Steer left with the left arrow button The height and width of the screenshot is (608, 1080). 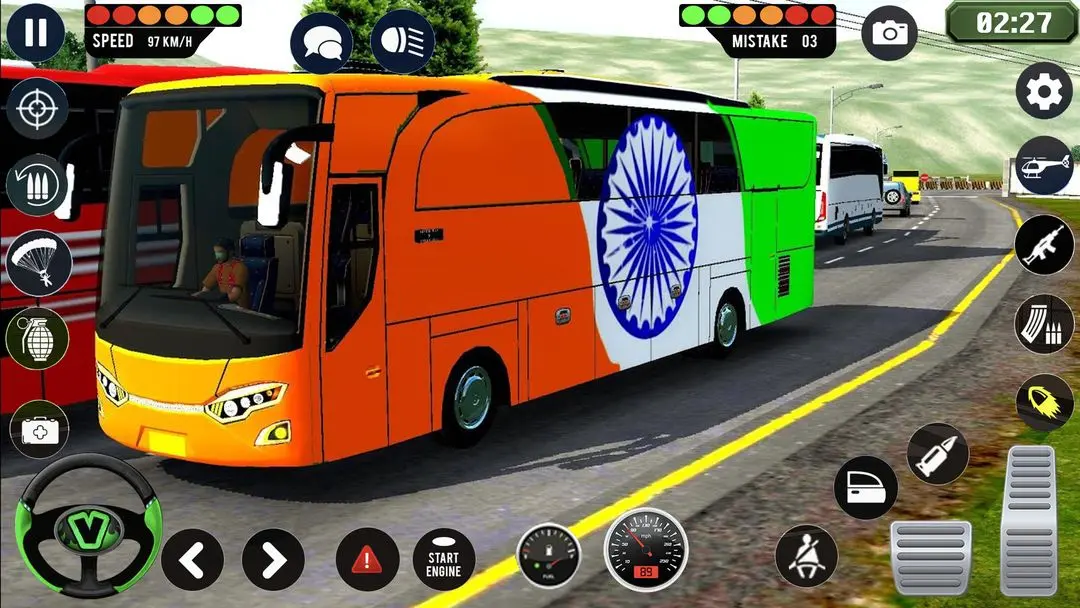click(192, 559)
